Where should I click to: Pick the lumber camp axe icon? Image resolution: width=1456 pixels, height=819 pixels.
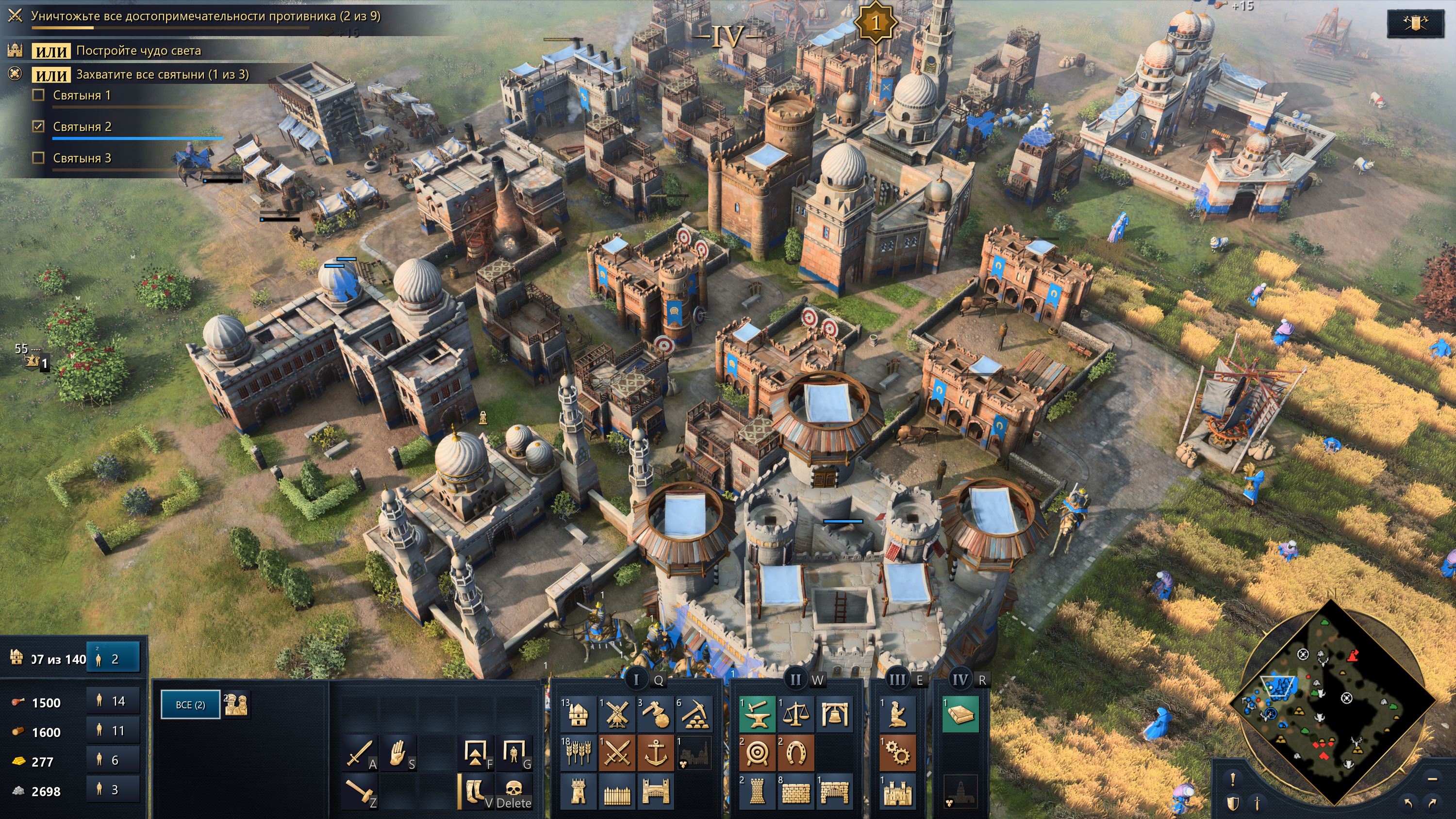pos(655,714)
